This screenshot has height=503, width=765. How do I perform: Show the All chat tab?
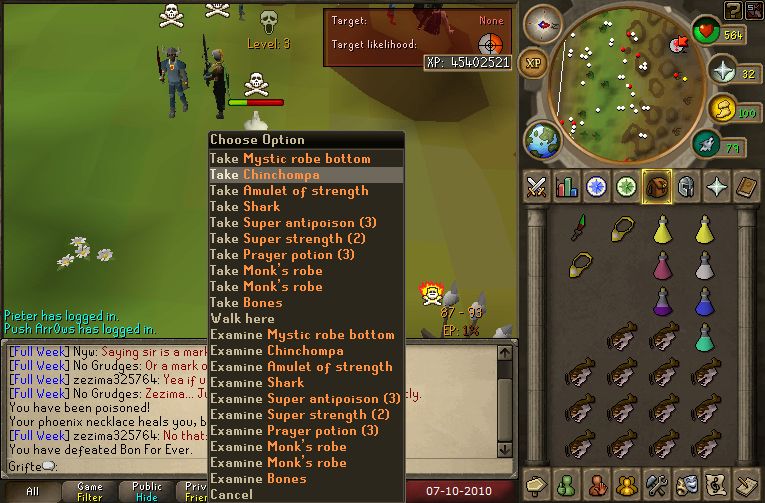(x=32, y=491)
